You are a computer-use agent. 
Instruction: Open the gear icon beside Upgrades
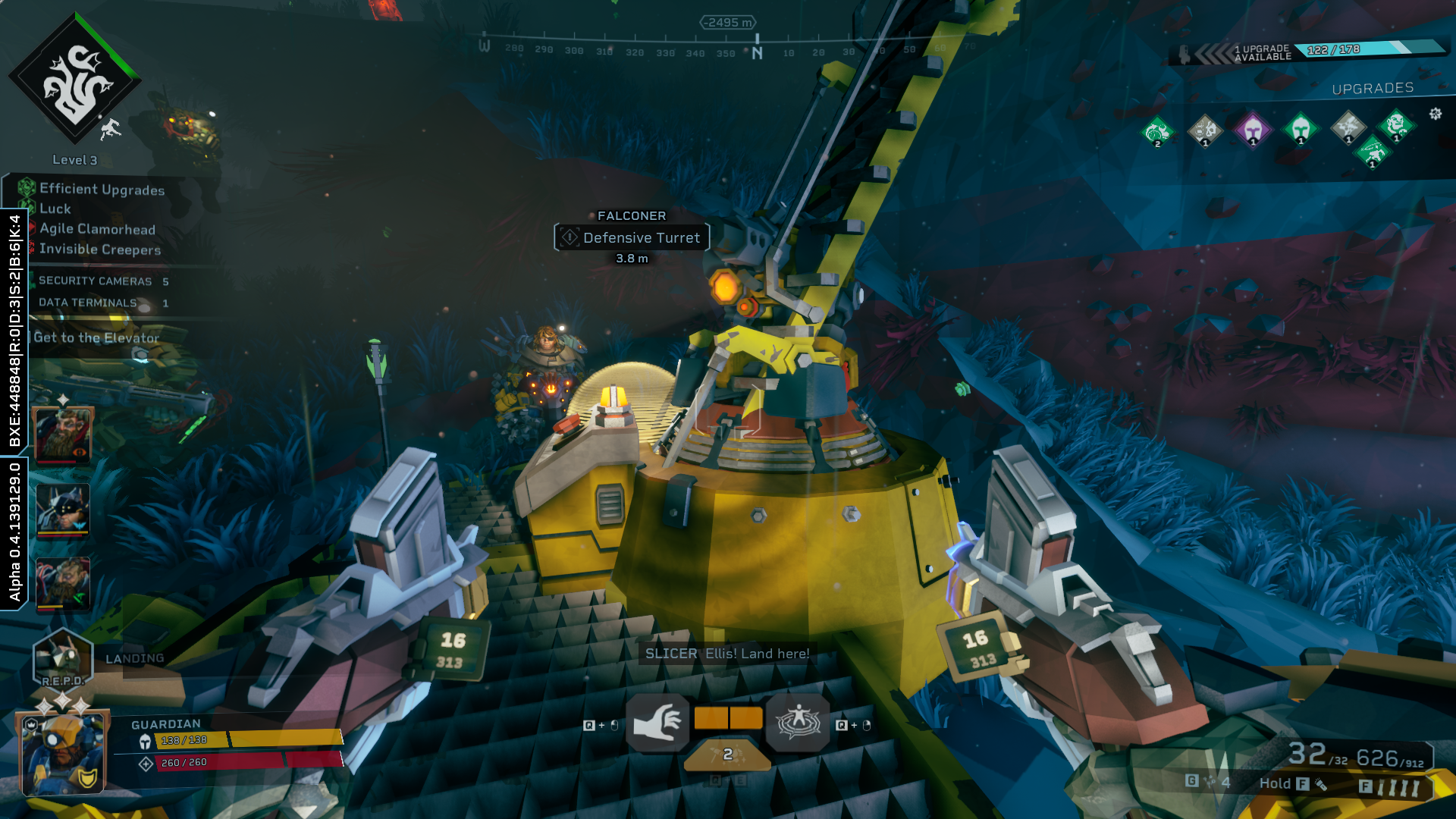[1436, 114]
